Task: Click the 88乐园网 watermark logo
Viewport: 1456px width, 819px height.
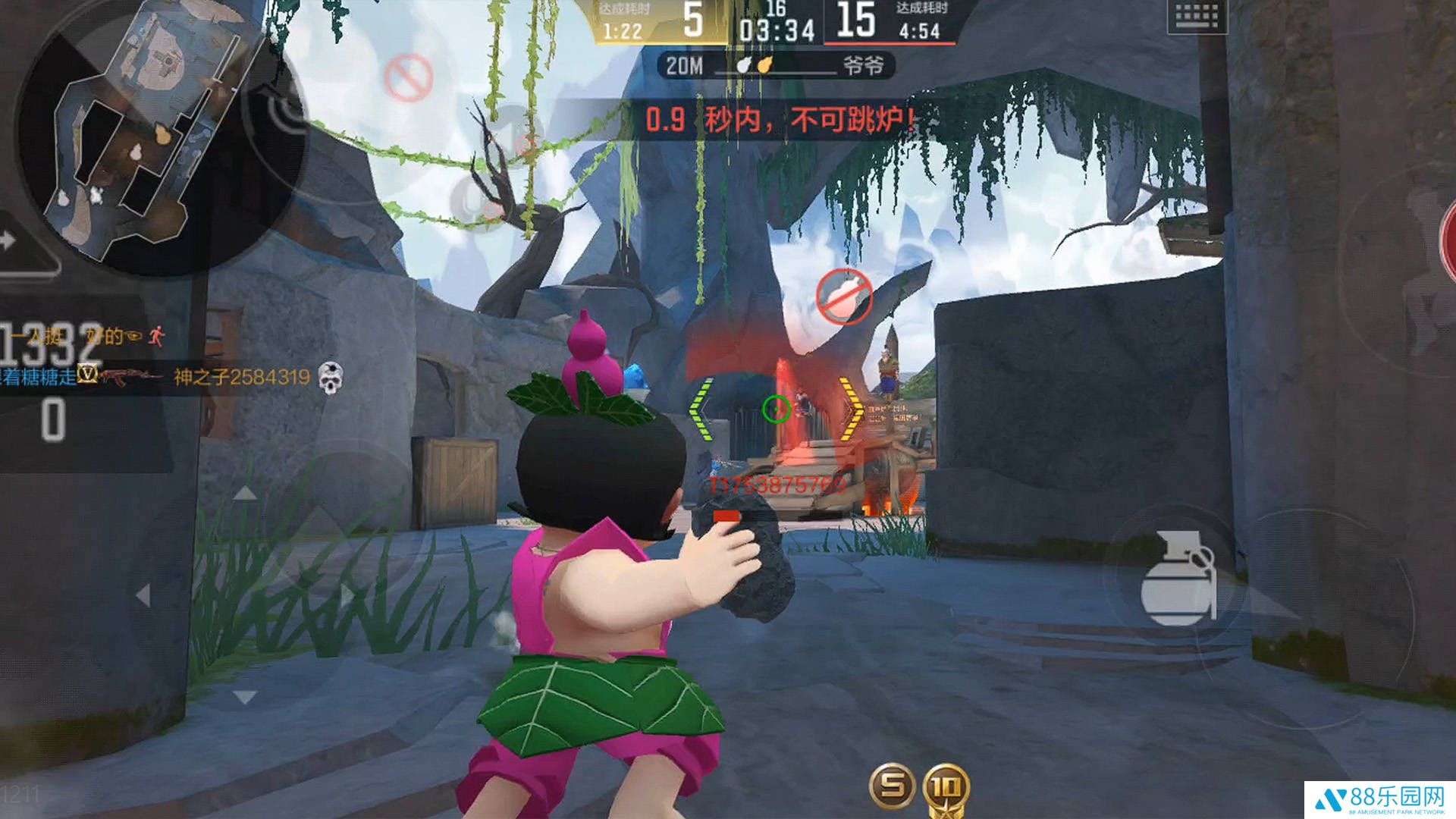Action: coord(1379,799)
